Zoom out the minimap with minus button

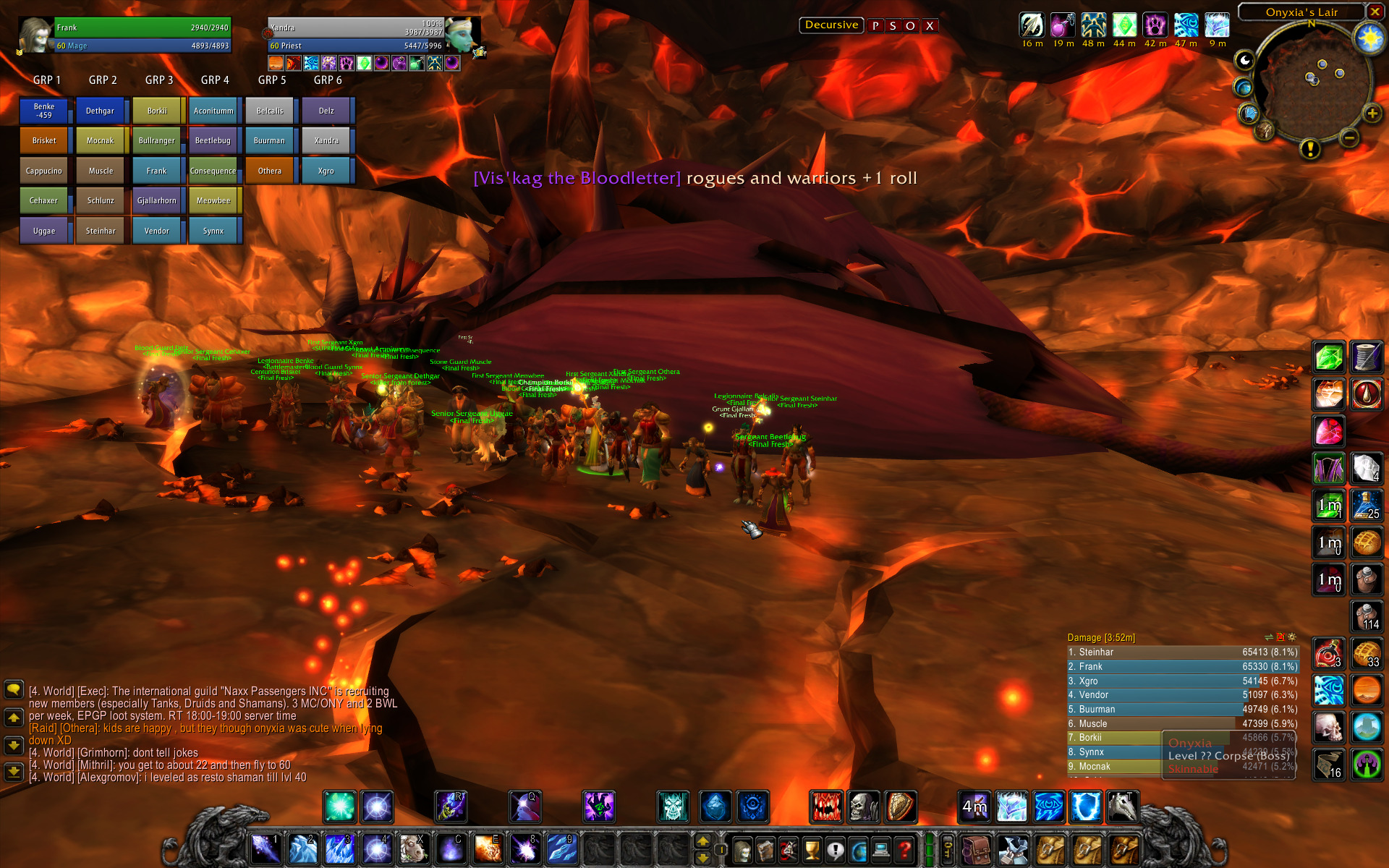tap(1348, 137)
